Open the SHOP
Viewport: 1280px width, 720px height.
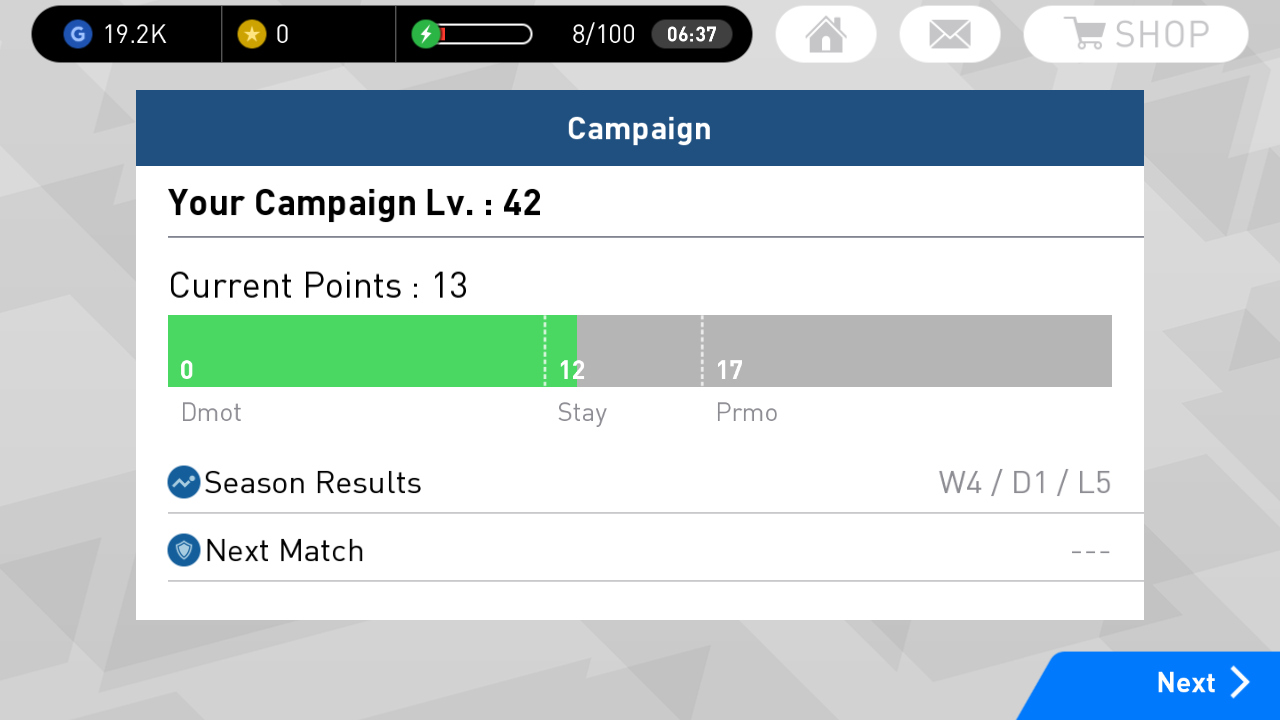(1135, 33)
